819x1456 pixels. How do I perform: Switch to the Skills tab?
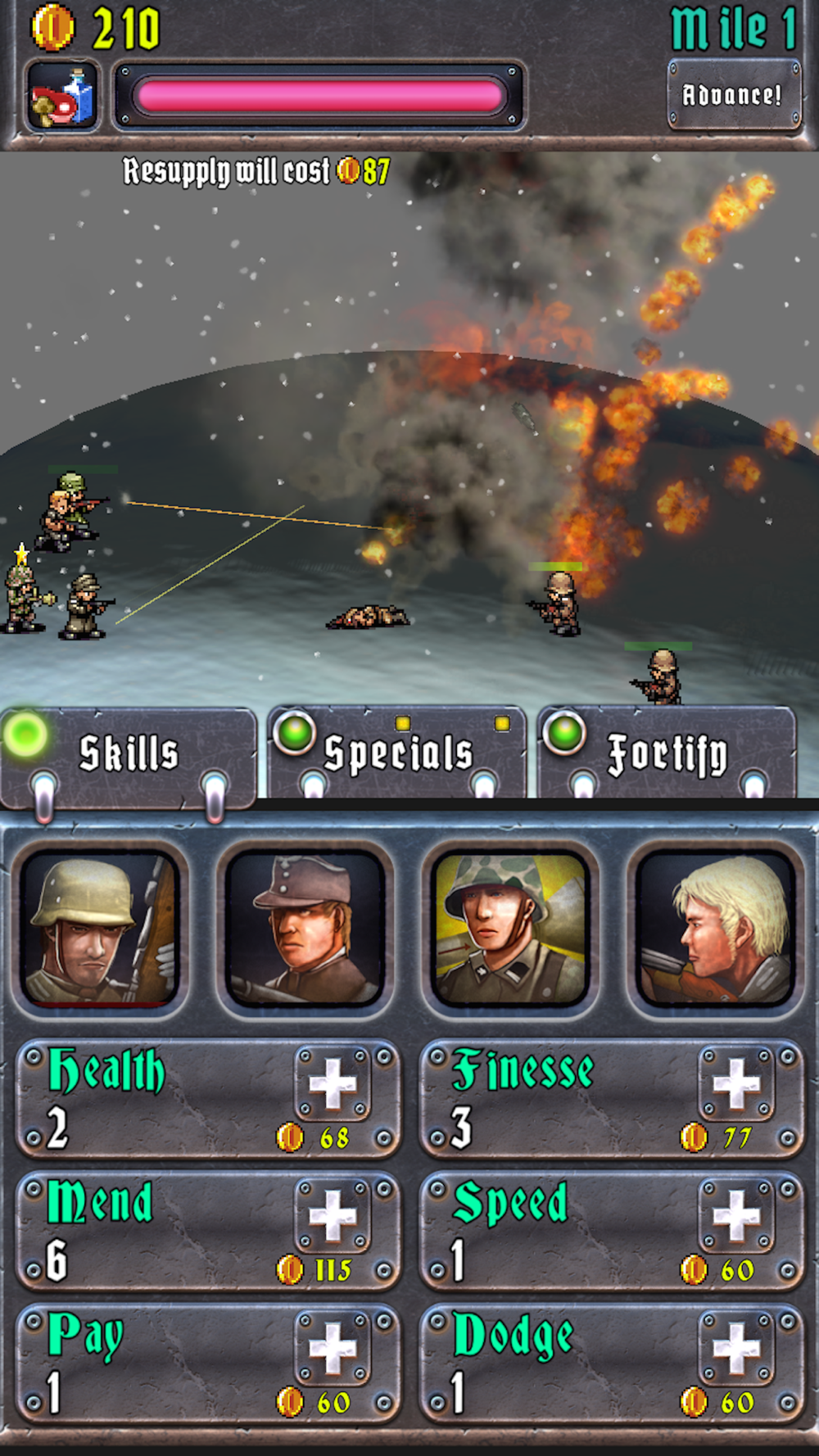coord(129,754)
